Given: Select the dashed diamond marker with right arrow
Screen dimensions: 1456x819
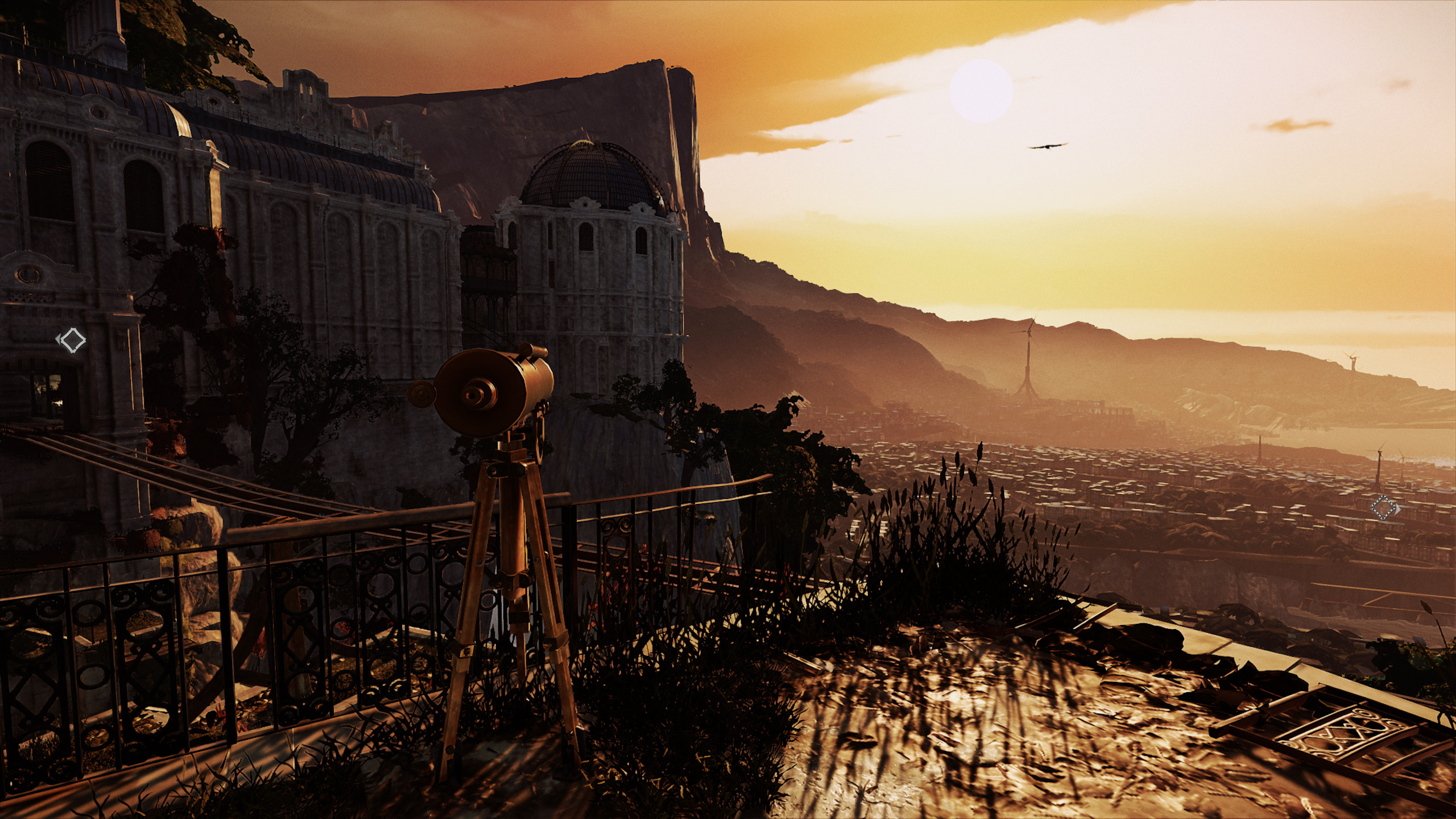Looking at the screenshot, I should (1384, 508).
